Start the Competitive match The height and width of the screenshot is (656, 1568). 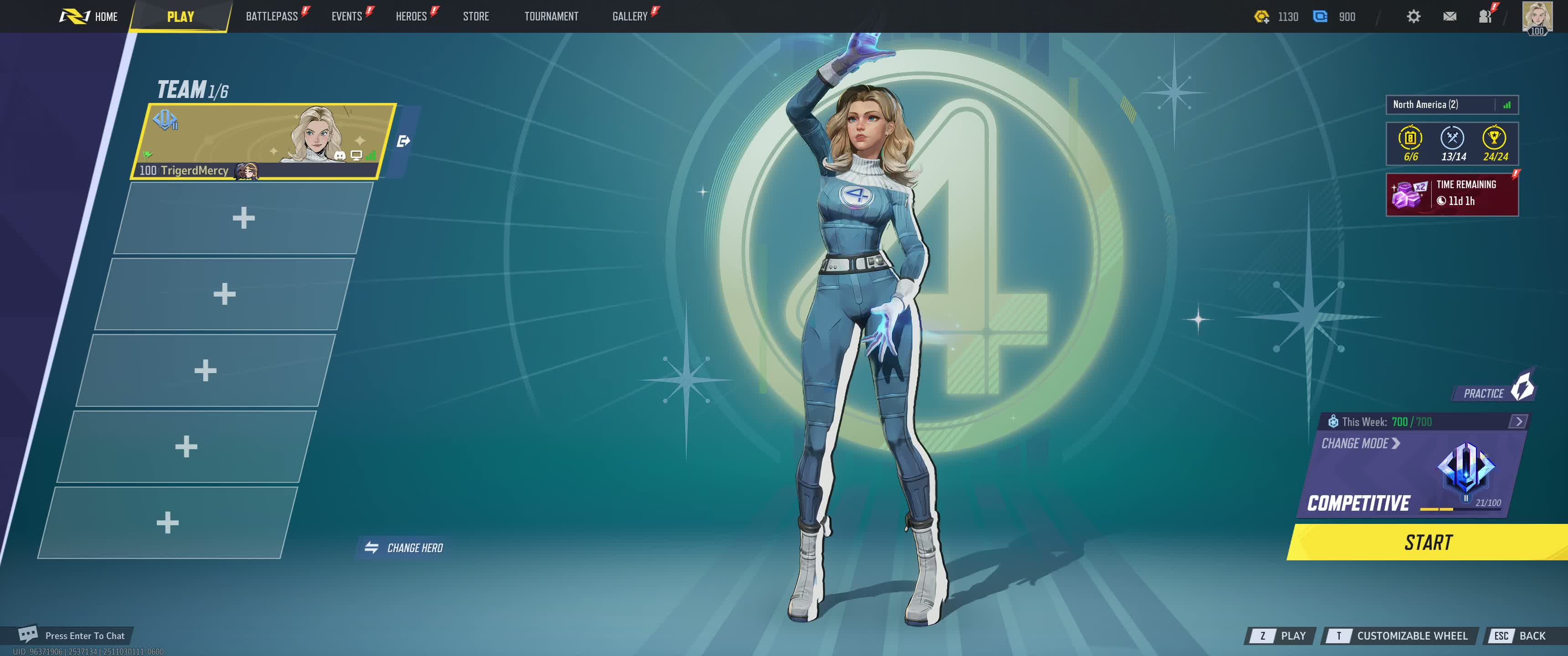1428,542
